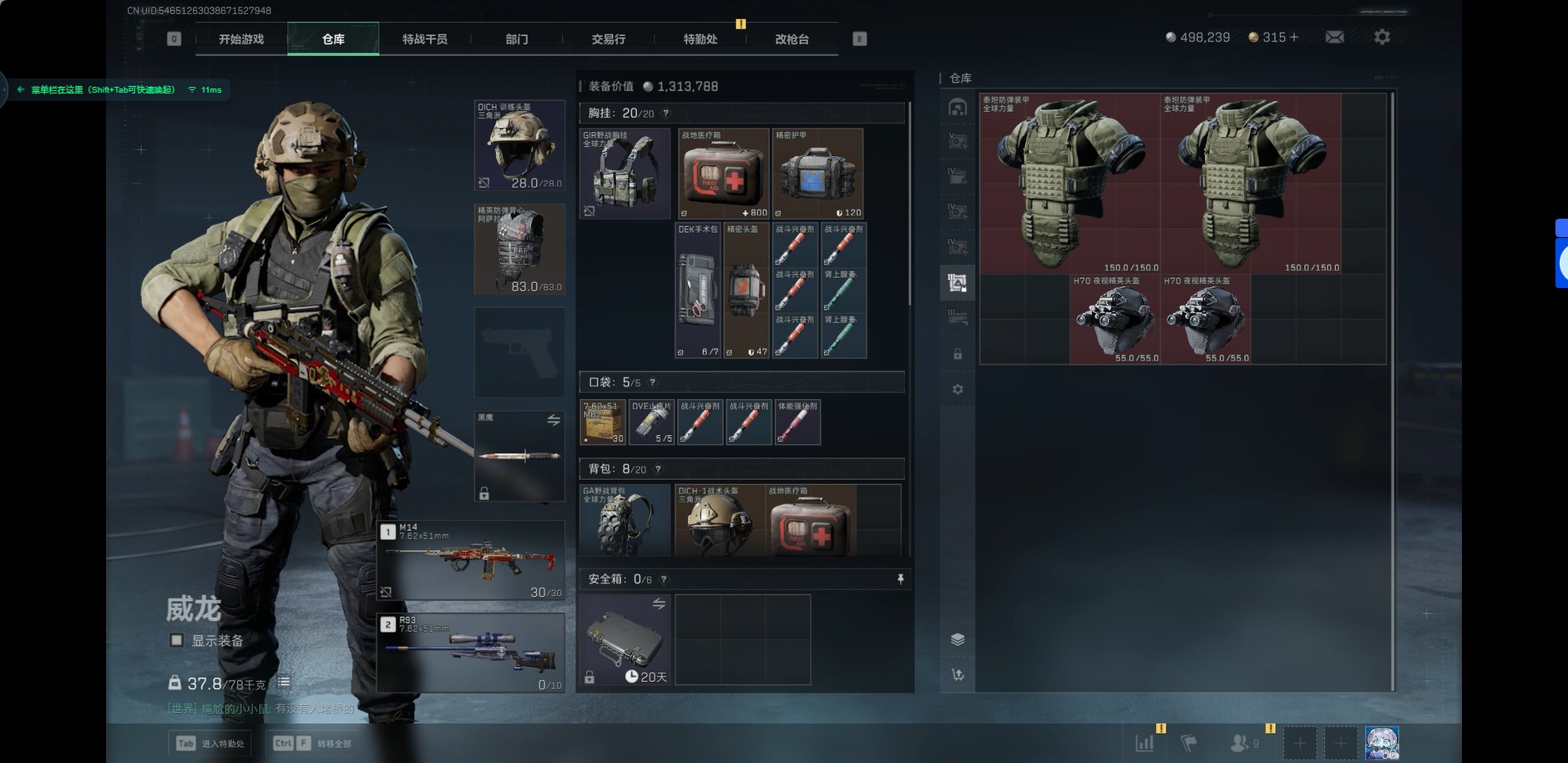Open the player avatar in bottom bar
The width and height of the screenshot is (1568, 763).
coord(1382,742)
